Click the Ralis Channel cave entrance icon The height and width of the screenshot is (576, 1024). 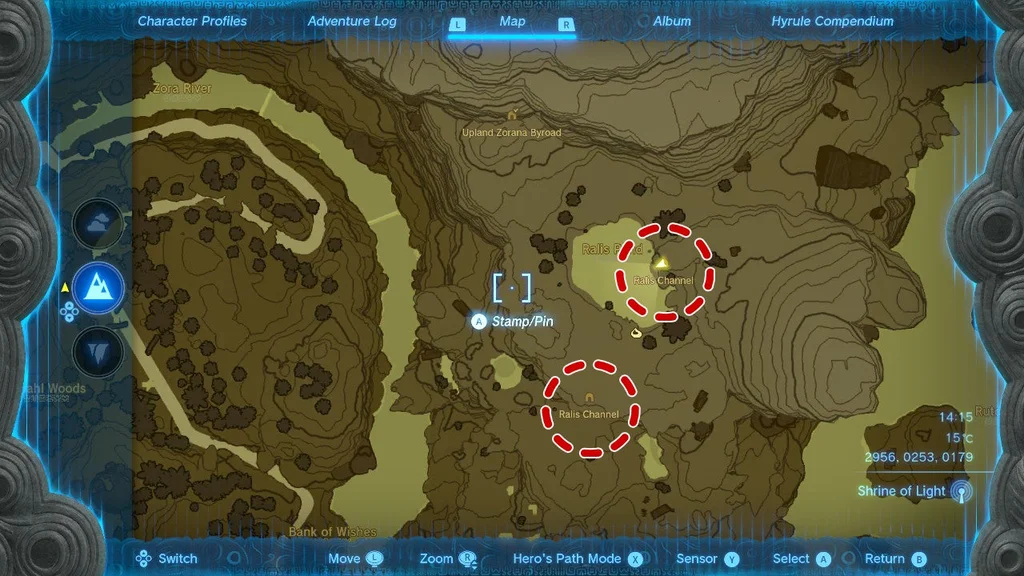tap(589, 398)
